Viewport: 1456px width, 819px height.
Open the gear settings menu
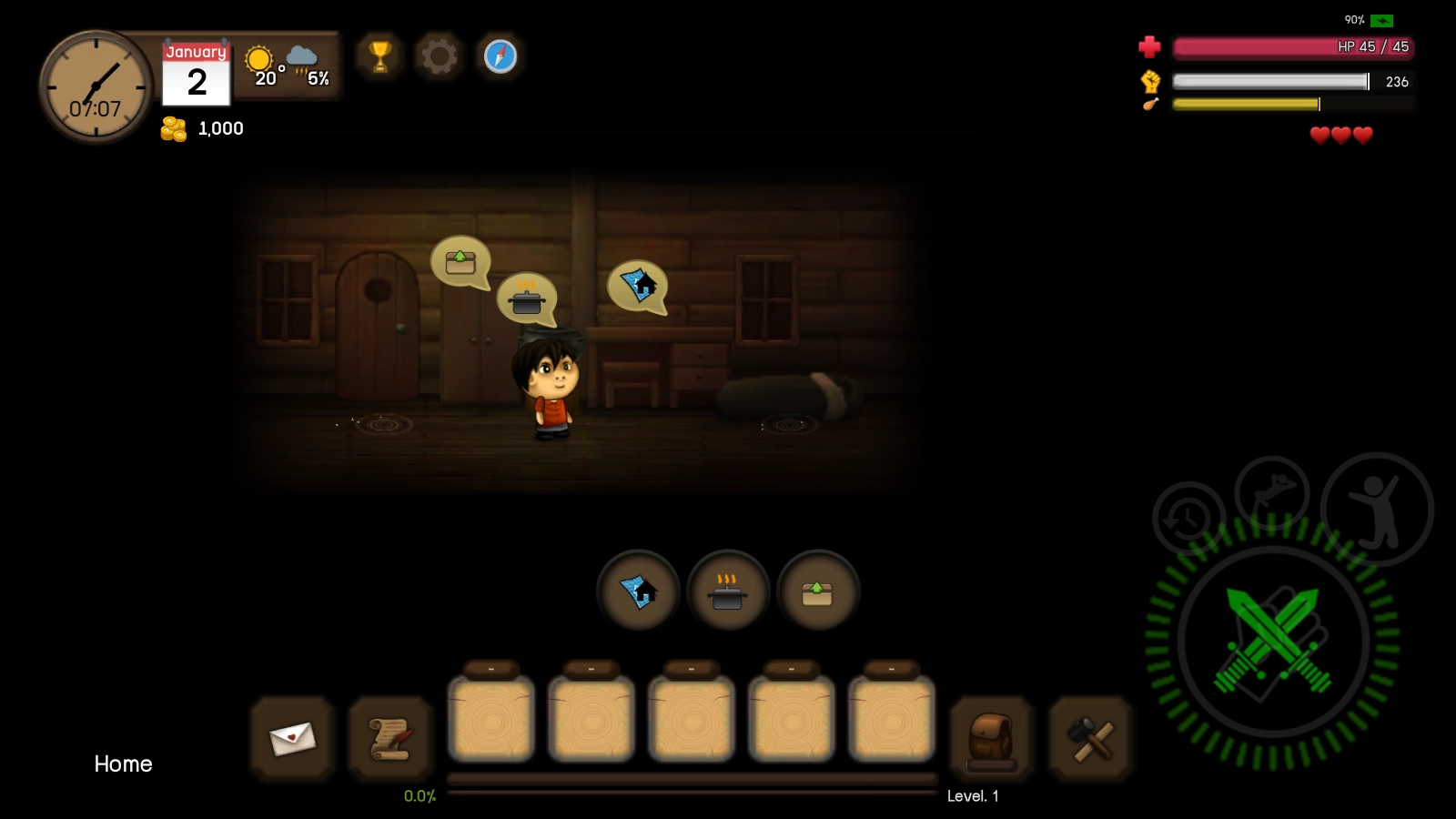tap(440, 56)
